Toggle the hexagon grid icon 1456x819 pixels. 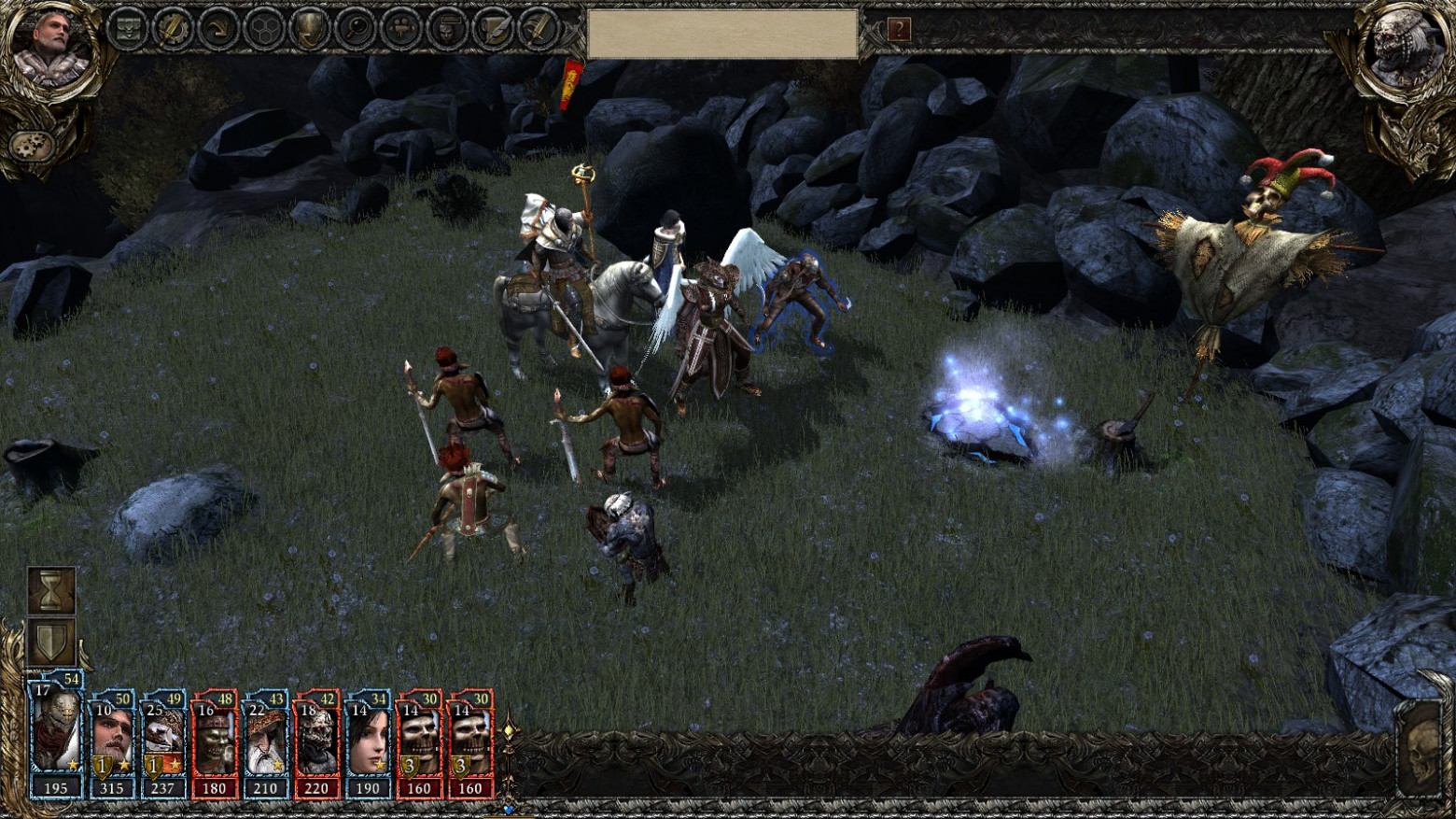point(265,29)
